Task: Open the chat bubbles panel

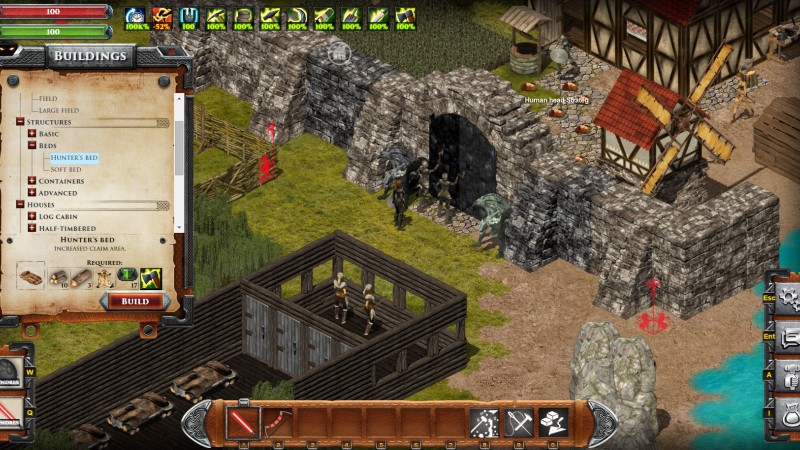Action: 788,338
